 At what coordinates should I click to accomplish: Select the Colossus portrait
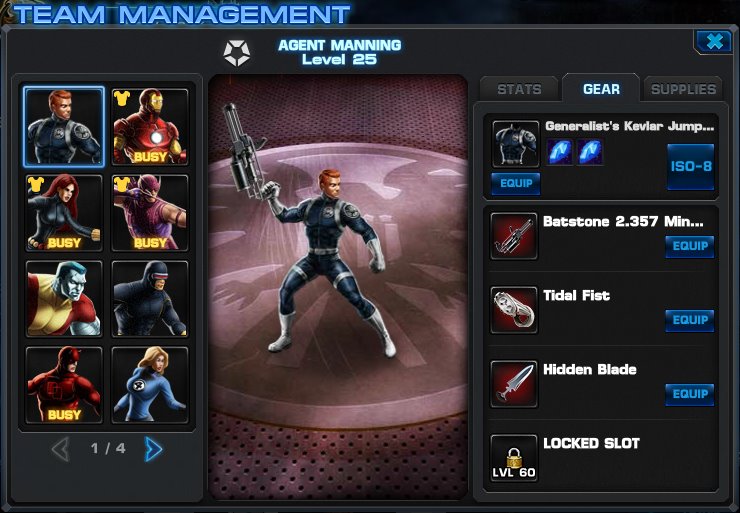[x=64, y=299]
